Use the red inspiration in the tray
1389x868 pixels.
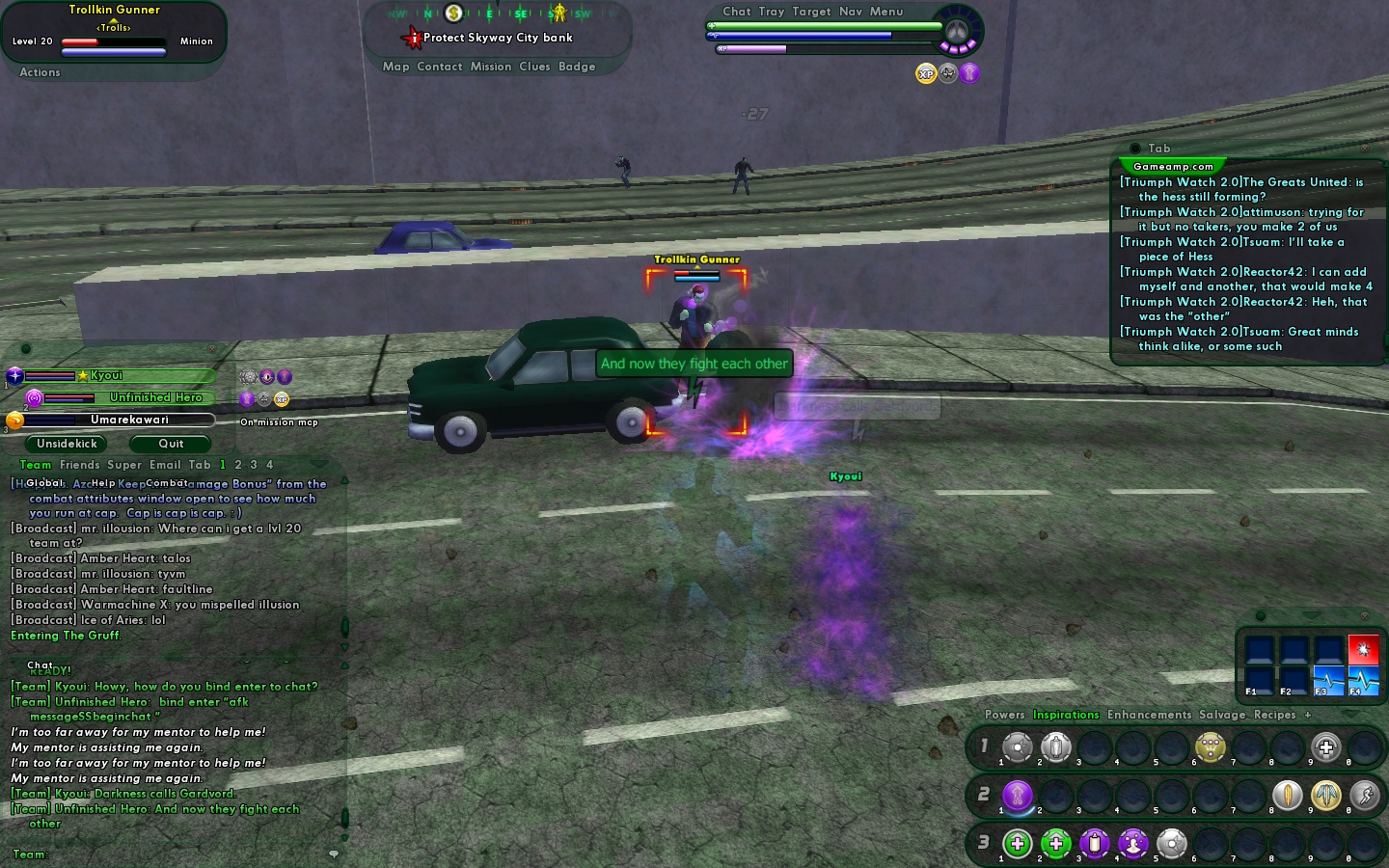pyautogui.click(x=1363, y=649)
